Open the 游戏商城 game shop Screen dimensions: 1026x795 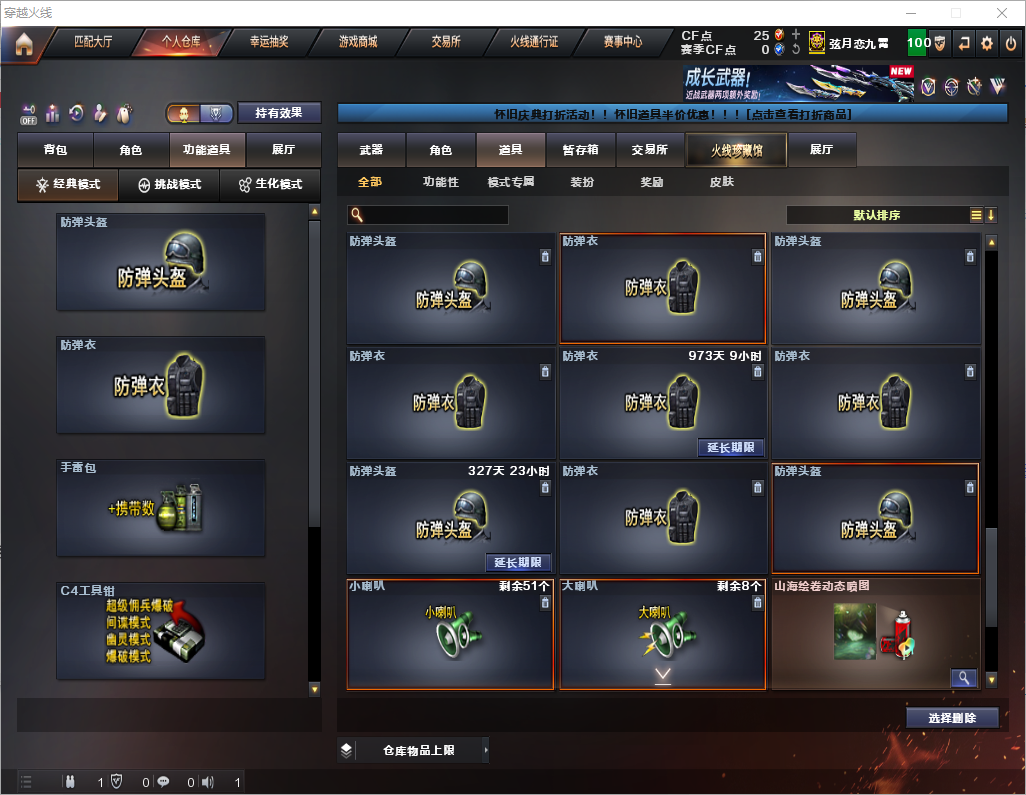[x=358, y=42]
